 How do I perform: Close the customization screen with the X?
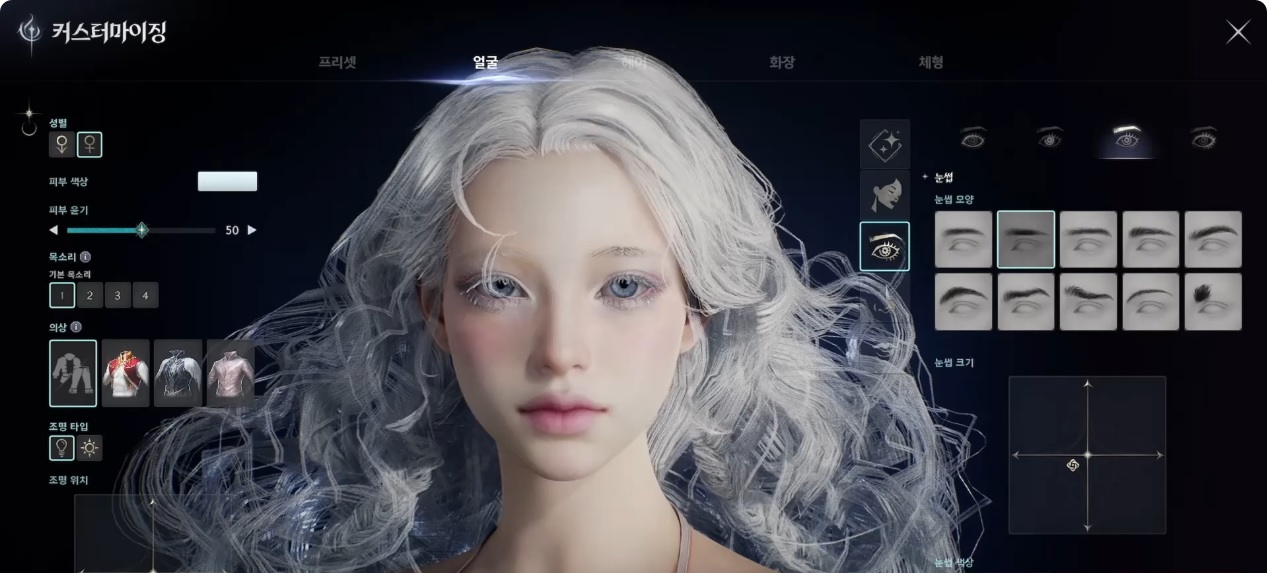pyautogui.click(x=1238, y=32)
